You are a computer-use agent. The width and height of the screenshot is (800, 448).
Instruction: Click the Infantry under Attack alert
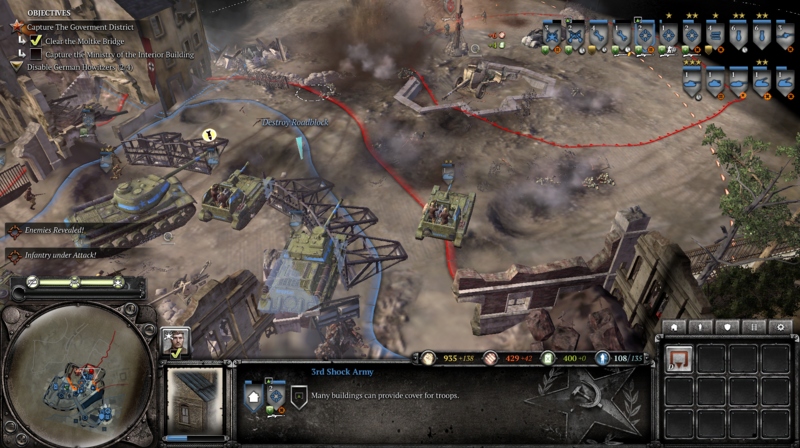tap(60, 255)
